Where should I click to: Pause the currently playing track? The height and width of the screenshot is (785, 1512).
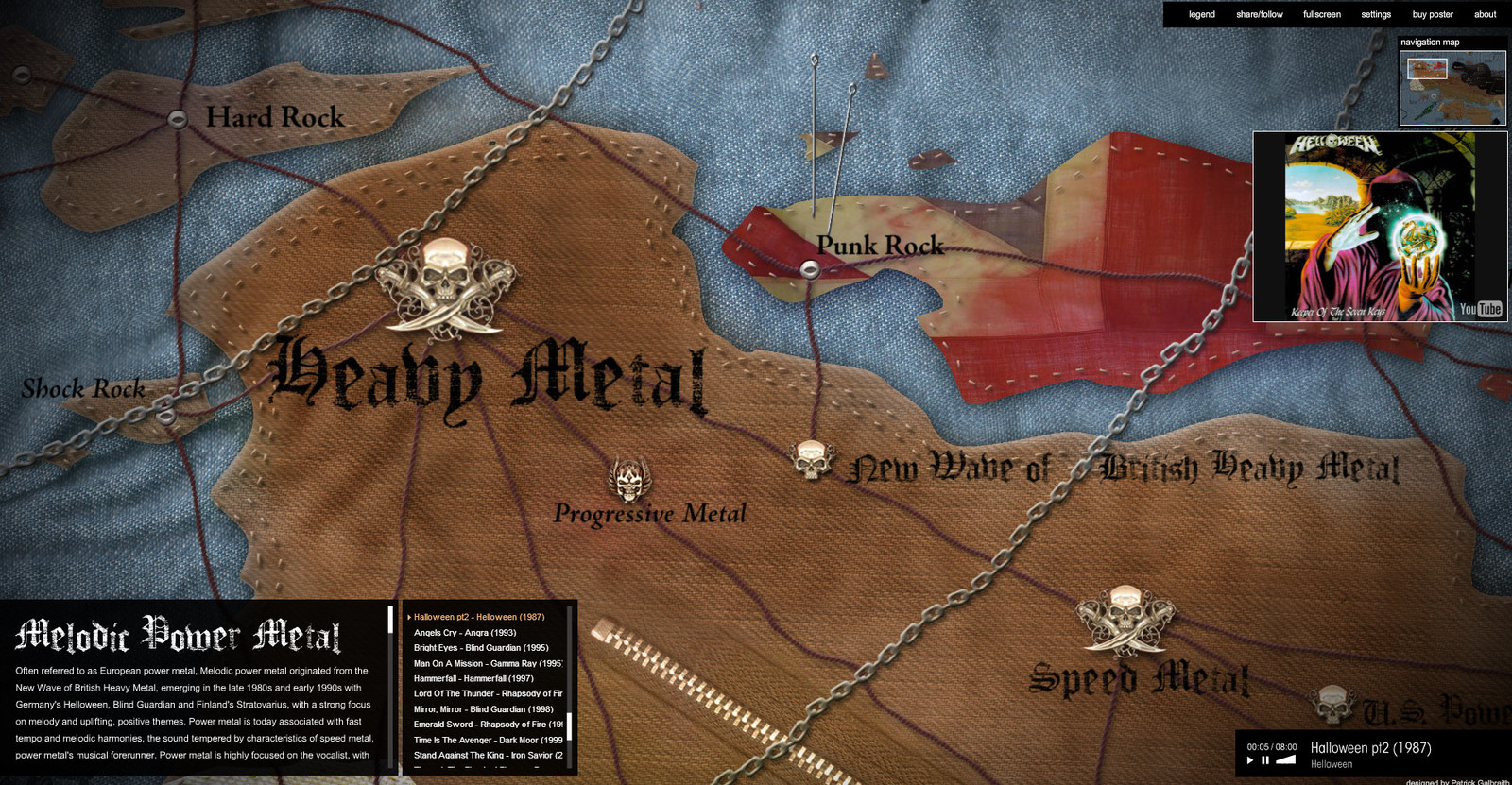[x=1265, y=760]
